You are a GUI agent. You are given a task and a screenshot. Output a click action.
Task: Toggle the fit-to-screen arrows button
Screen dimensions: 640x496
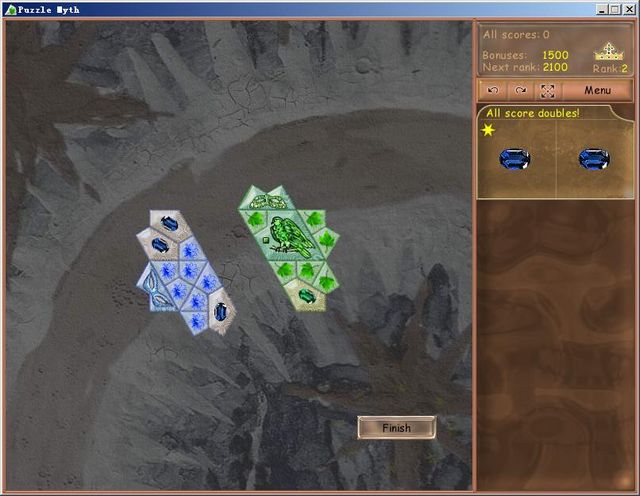(547, 90)
